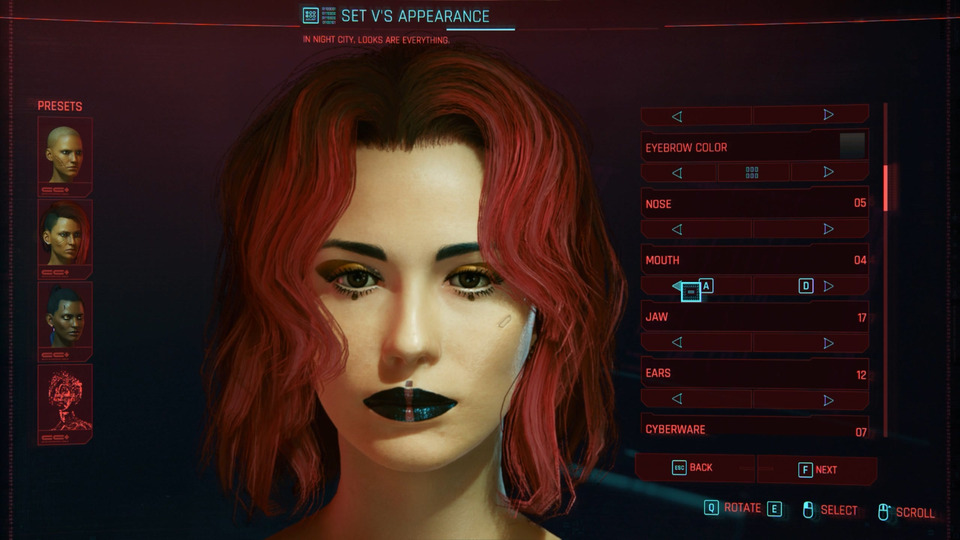Choose the previous Ears option
Image resolution: width=960 pixels, height=540 pixels.
(x=677, y=400)
